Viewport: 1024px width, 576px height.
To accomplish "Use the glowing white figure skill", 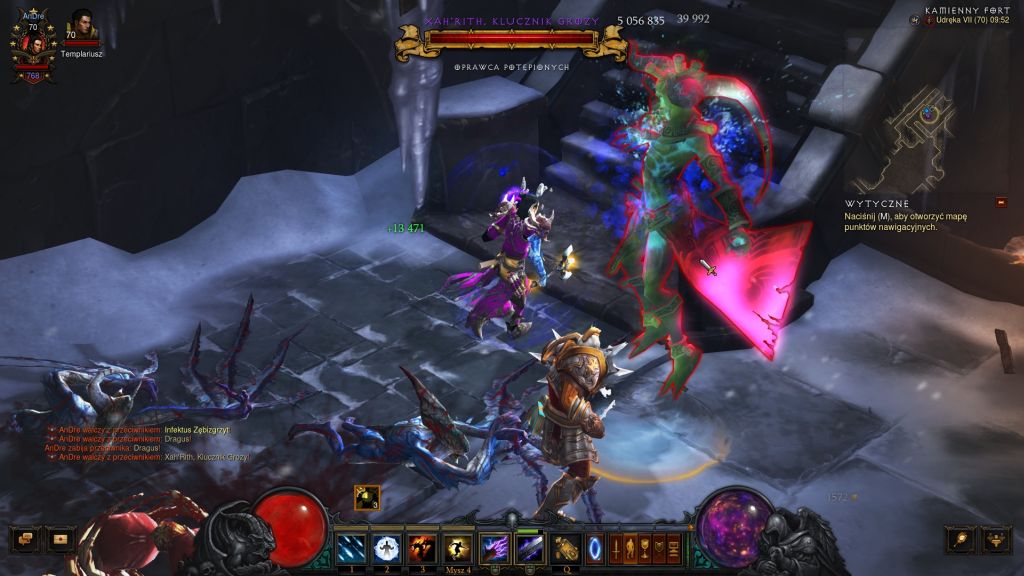I will [x=386, y=548].
